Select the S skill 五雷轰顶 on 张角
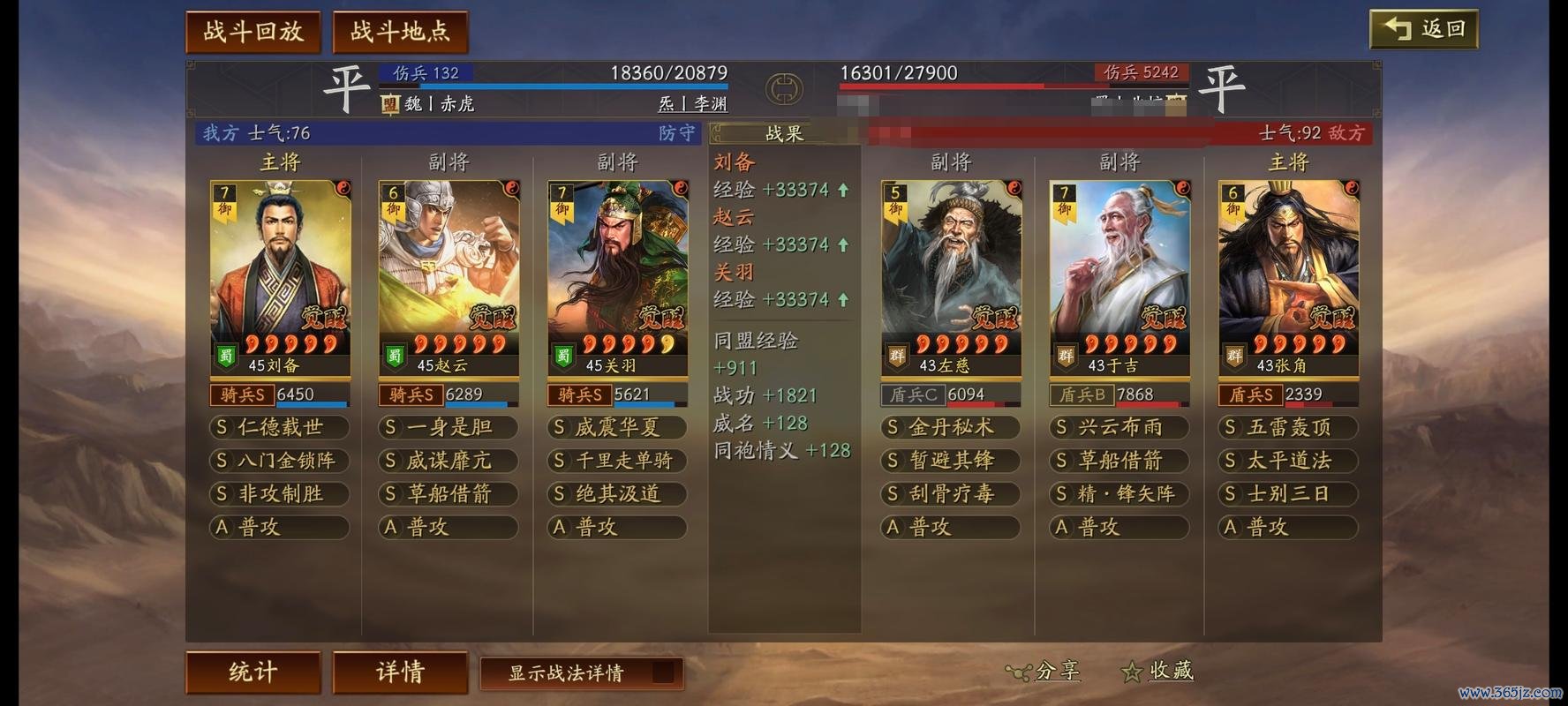 click(1285, 427)
